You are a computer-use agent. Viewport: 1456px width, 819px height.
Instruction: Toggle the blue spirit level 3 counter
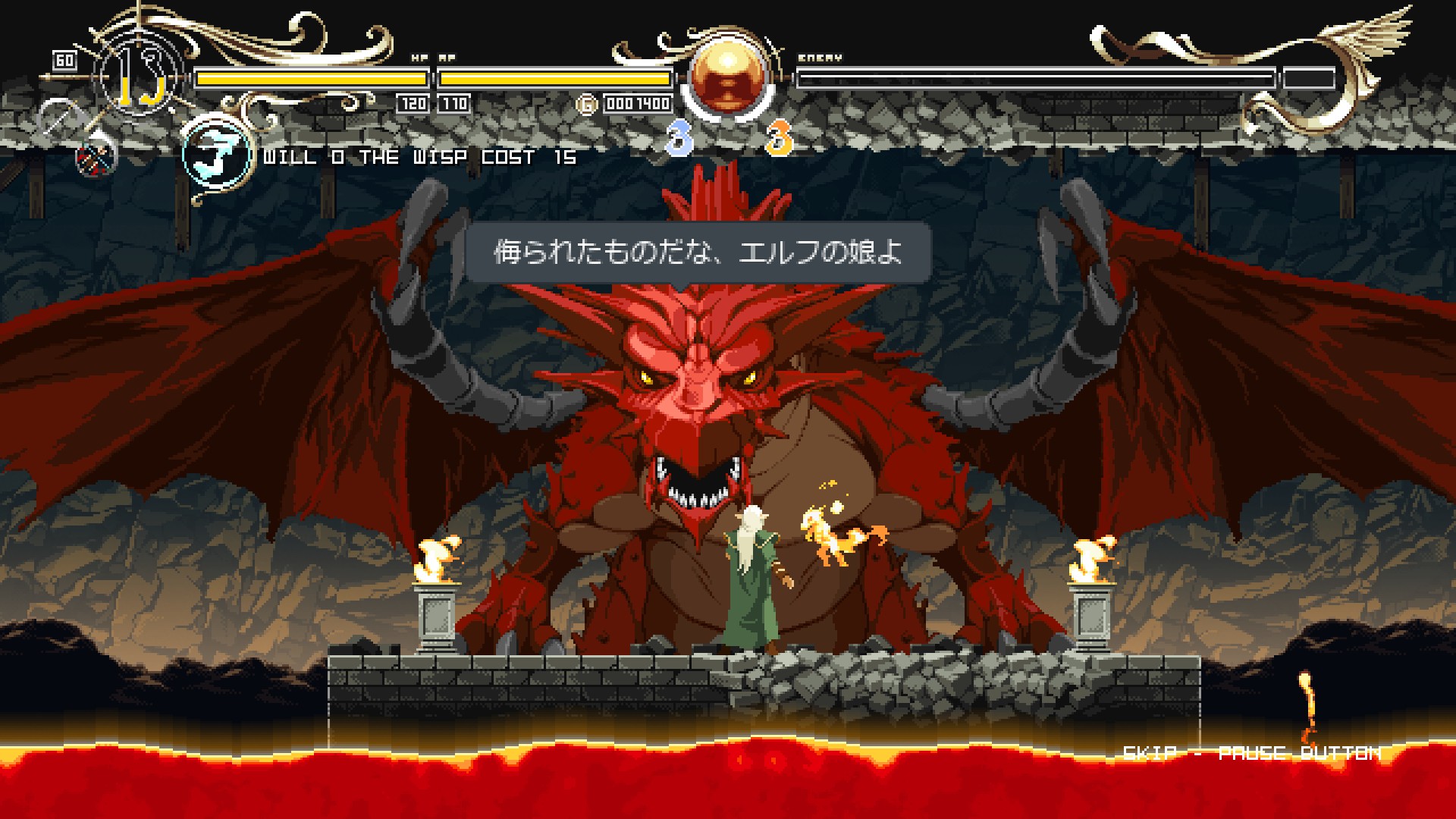(679, 136)
